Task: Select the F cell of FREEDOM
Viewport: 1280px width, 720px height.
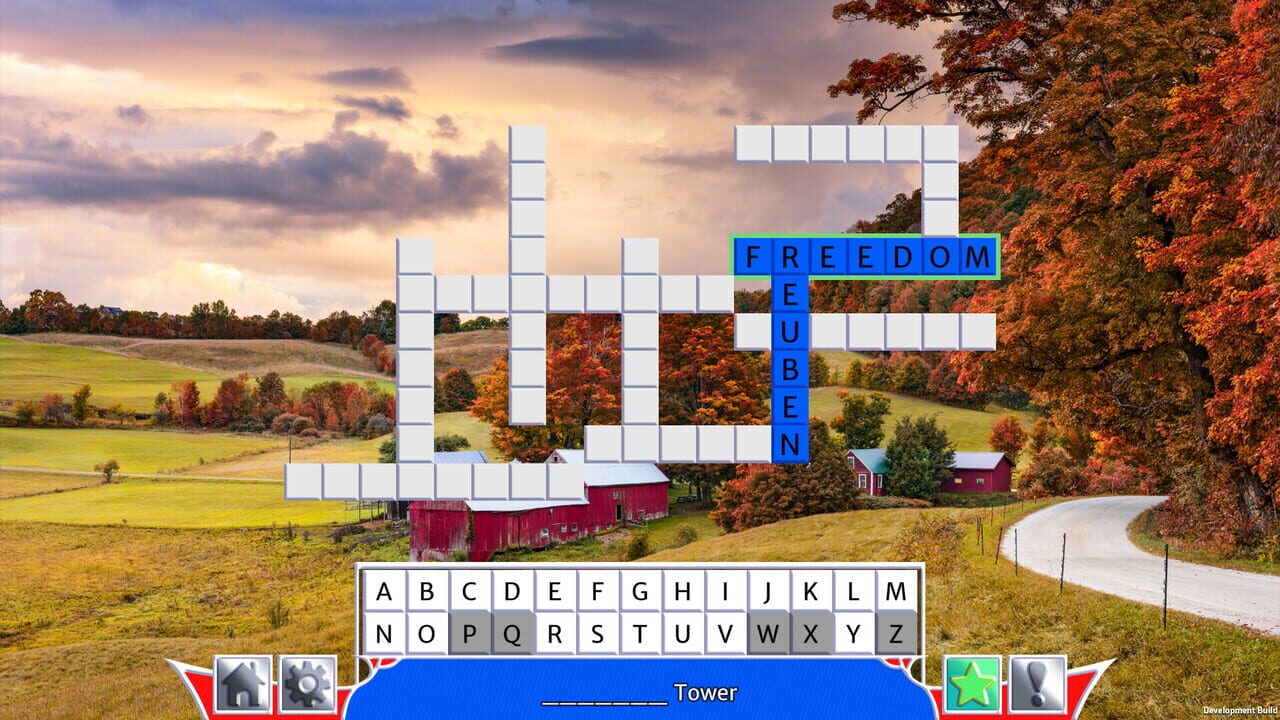Action: coord(753,257)
